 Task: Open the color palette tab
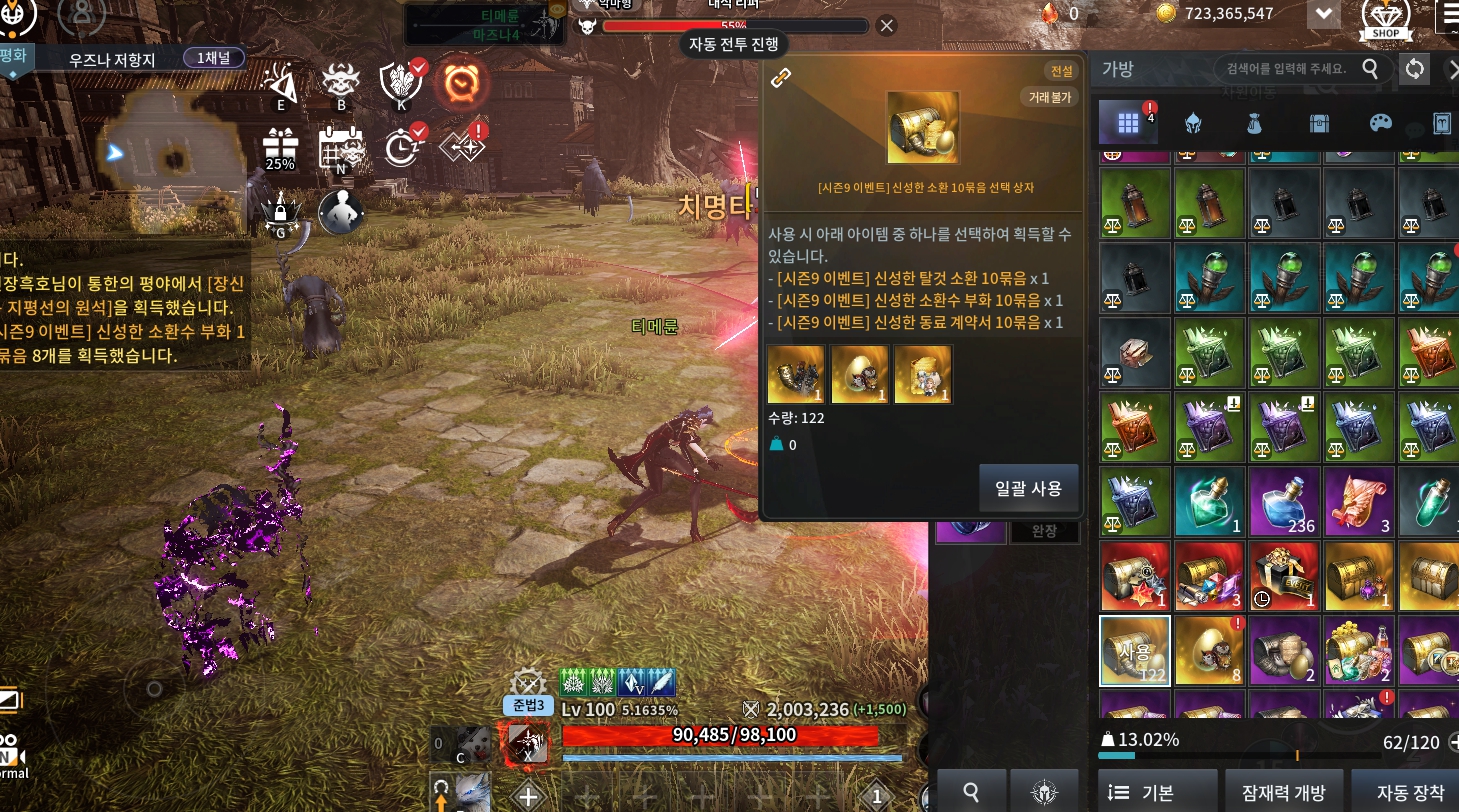coord(1380,123)
